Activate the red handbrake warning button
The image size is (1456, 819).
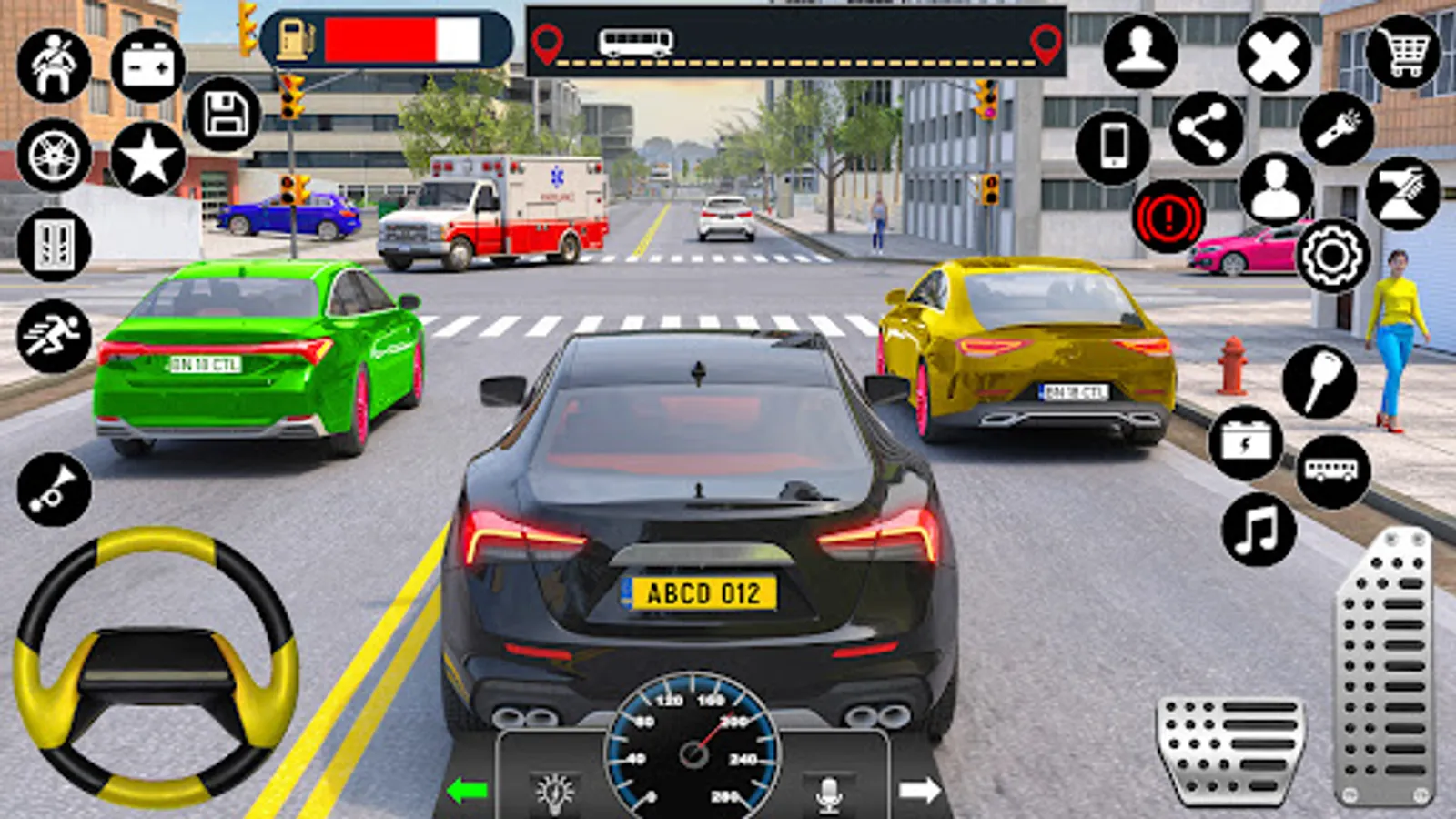[1168, 217]
